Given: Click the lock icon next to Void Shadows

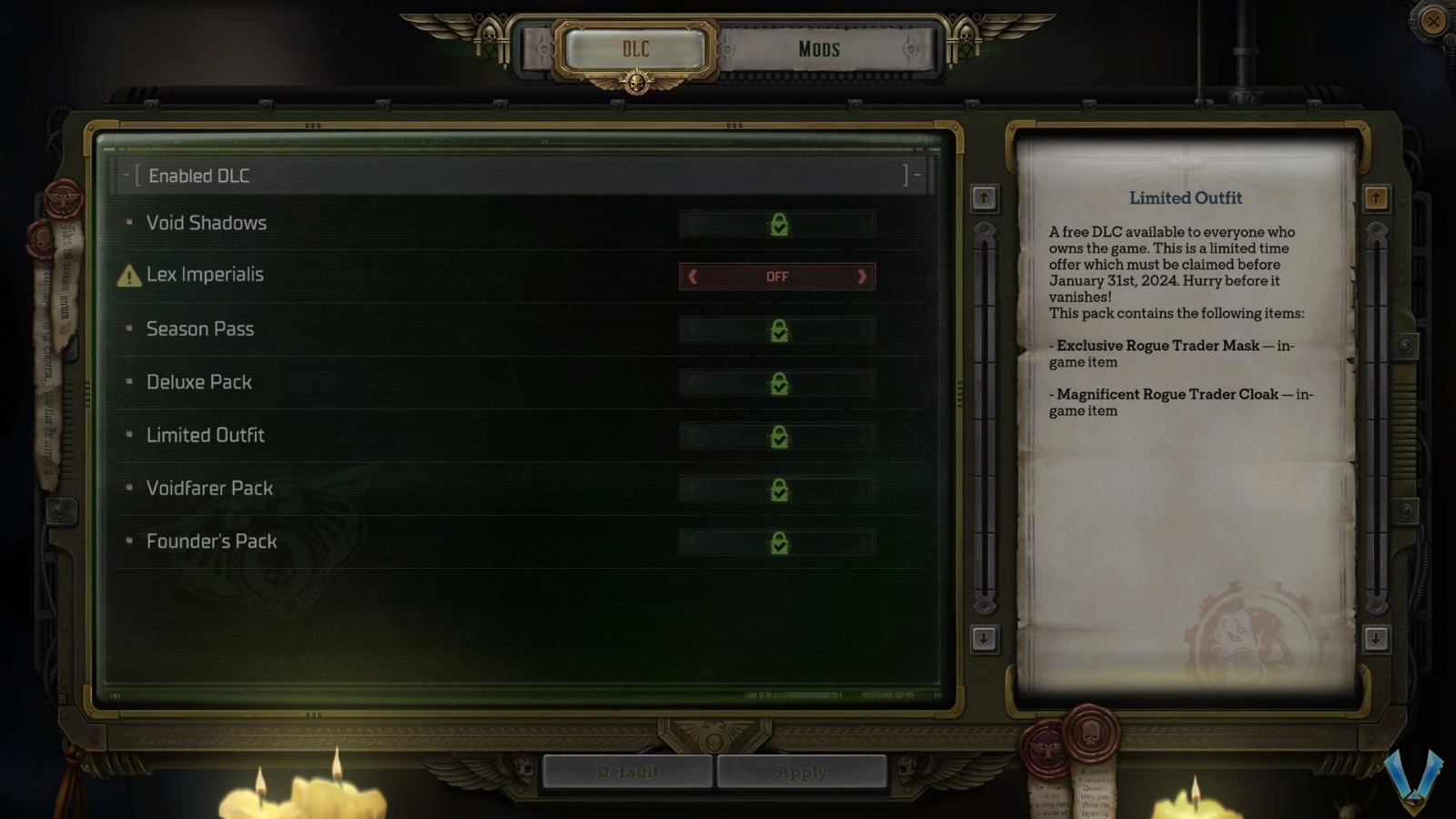Looking at the screenshot, I should click(x=778, y=224).
